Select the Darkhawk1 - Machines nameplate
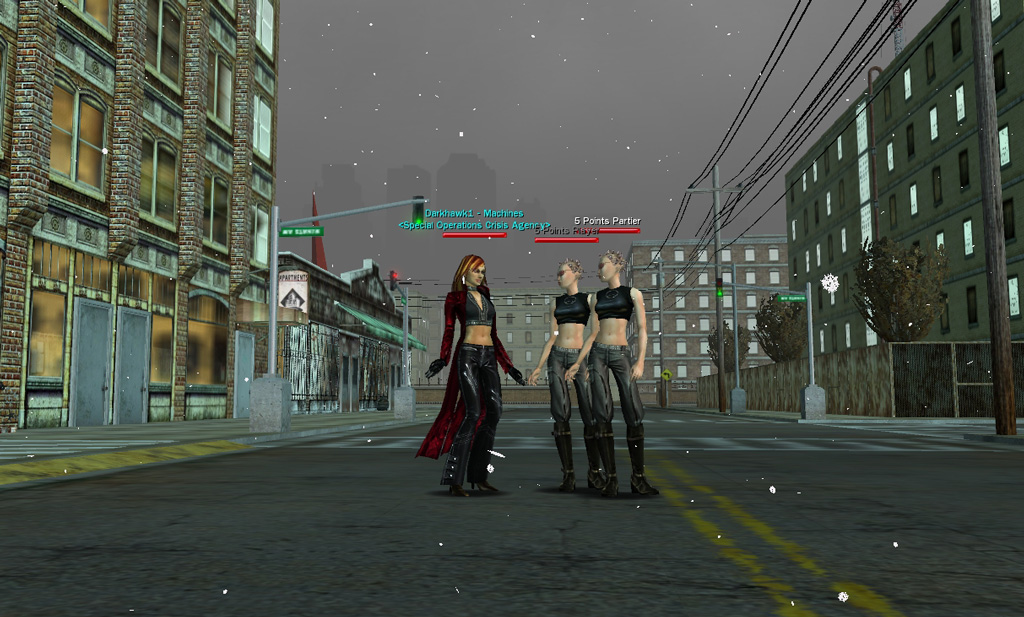The image size is (1024, 617). click(474, 213)
